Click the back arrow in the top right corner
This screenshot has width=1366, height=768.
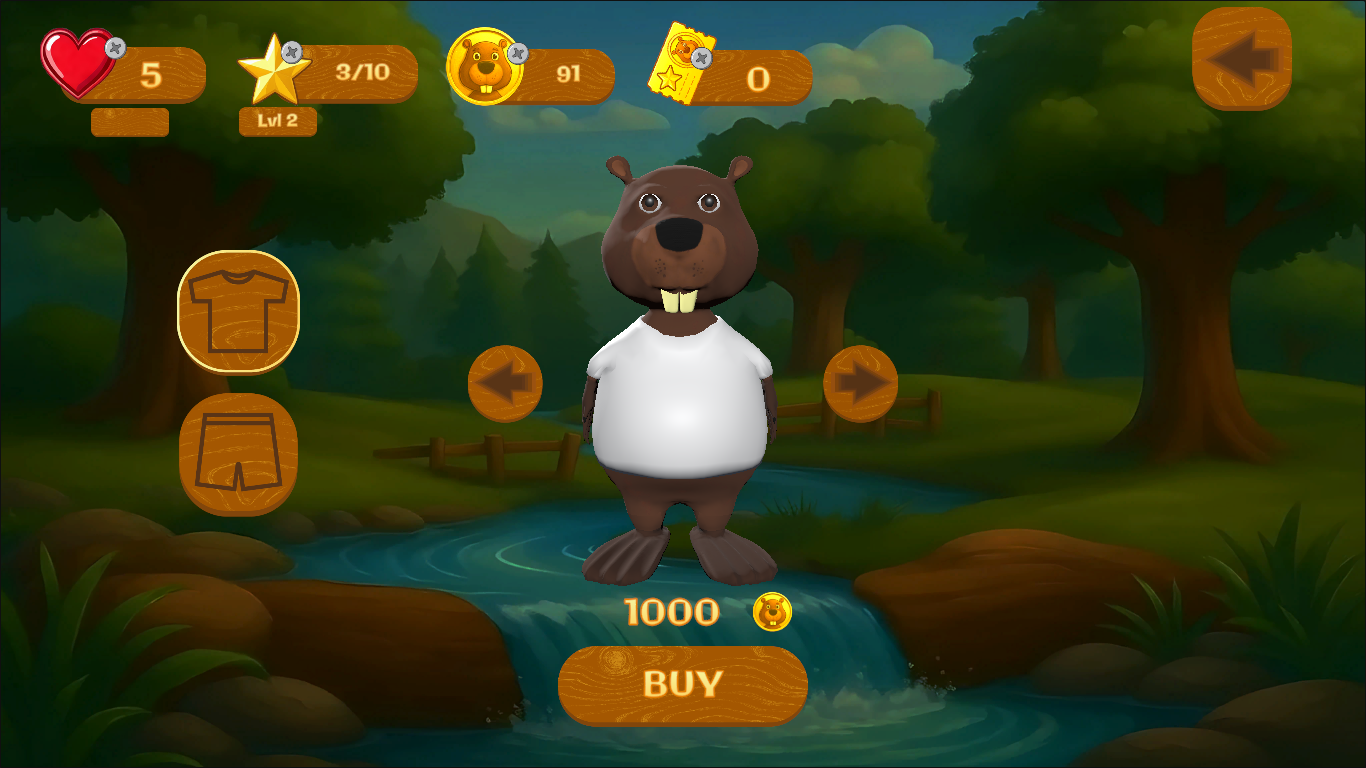1243,58
